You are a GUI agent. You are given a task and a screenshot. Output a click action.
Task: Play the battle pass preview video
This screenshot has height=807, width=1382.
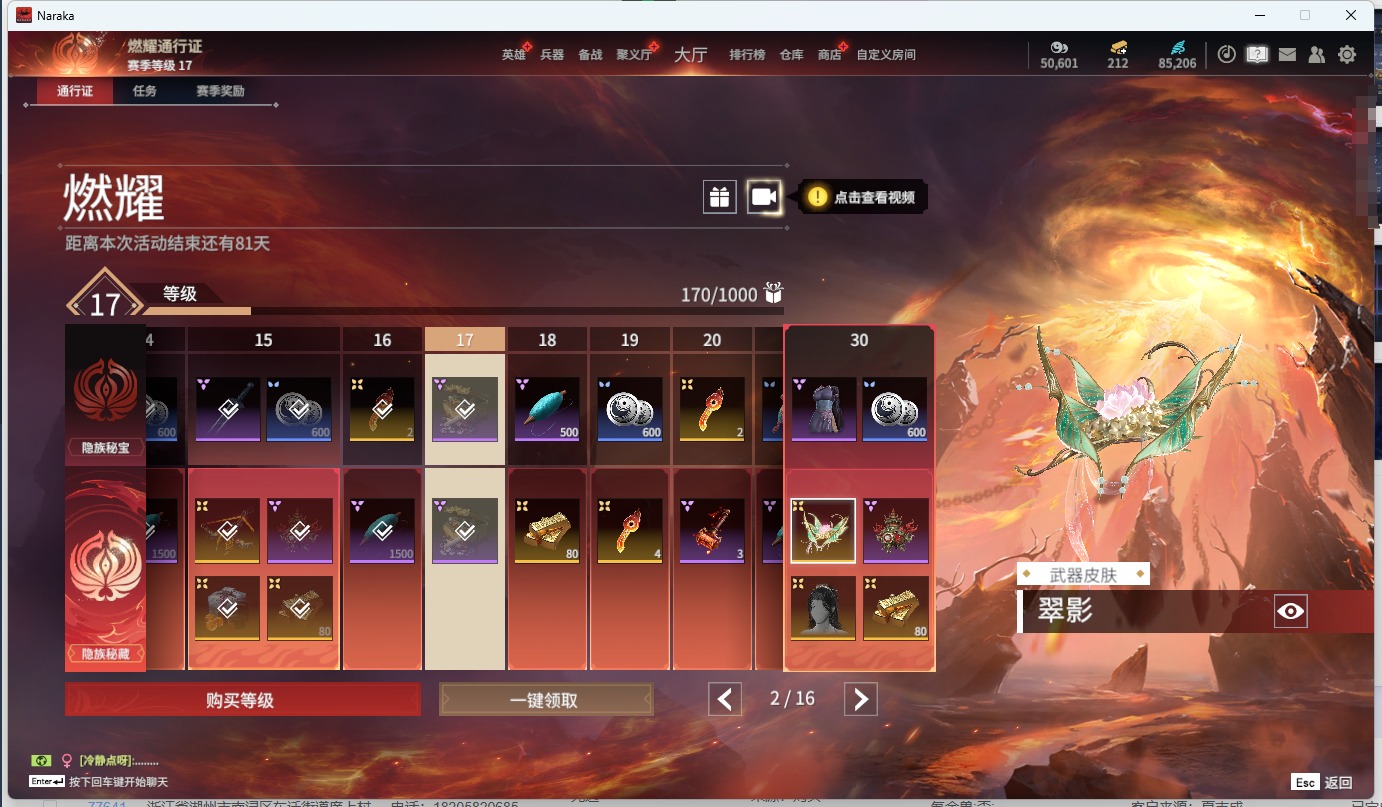pos(764,197)
